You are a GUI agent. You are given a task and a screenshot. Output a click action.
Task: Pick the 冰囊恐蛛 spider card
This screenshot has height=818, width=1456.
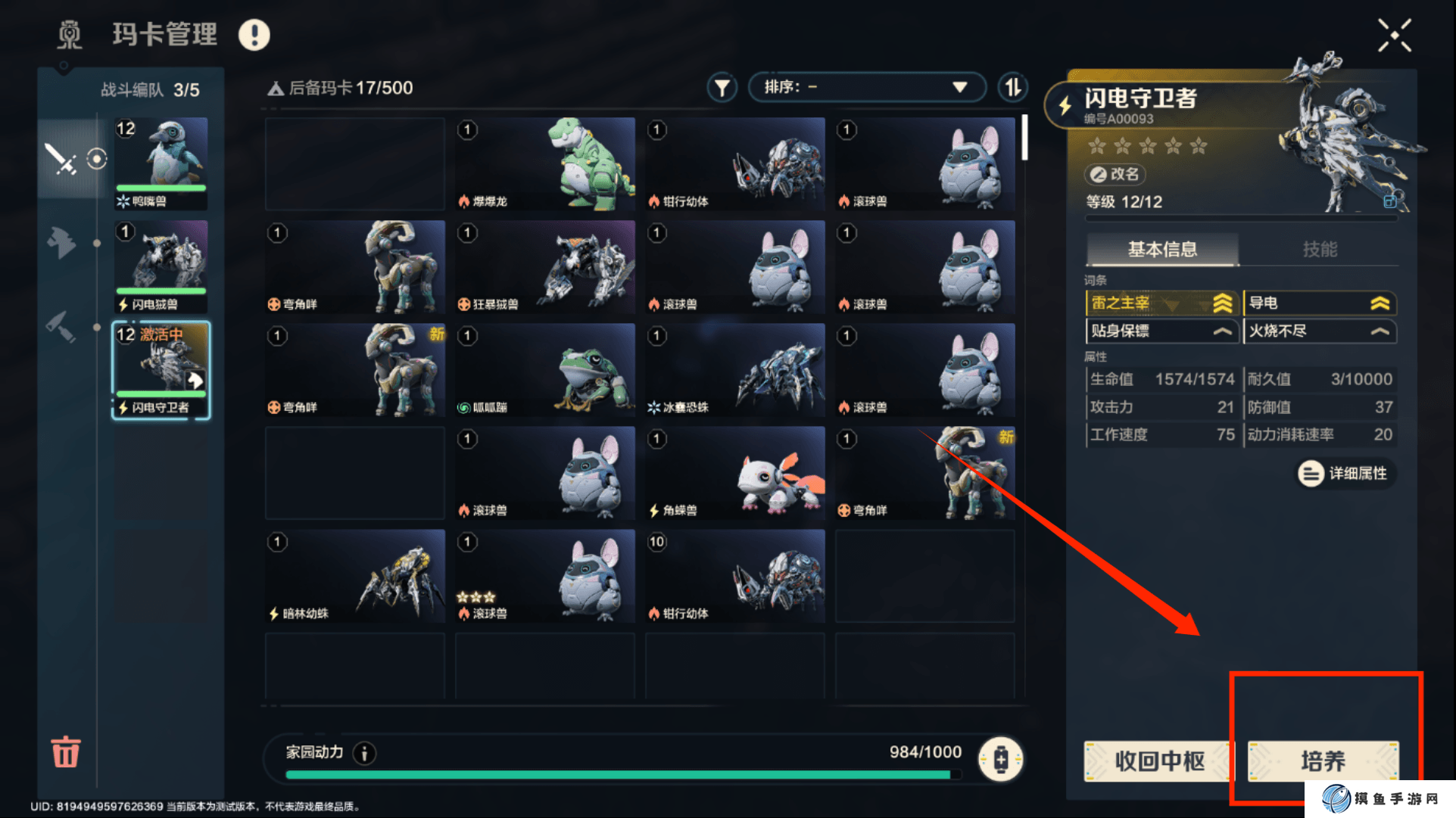pyautogui.click(x=734, y=369)
